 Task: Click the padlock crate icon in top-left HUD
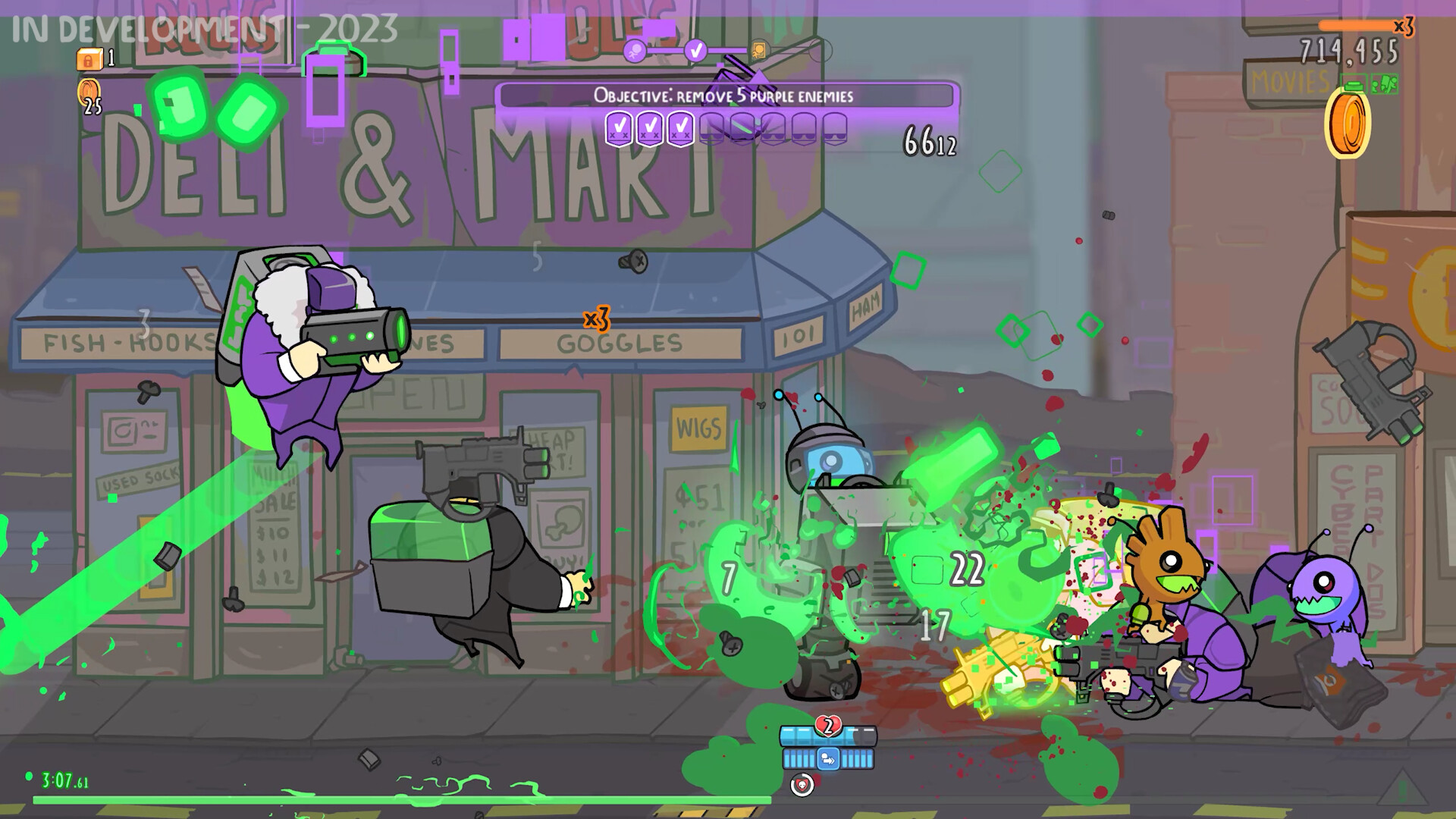coord(89,61)
